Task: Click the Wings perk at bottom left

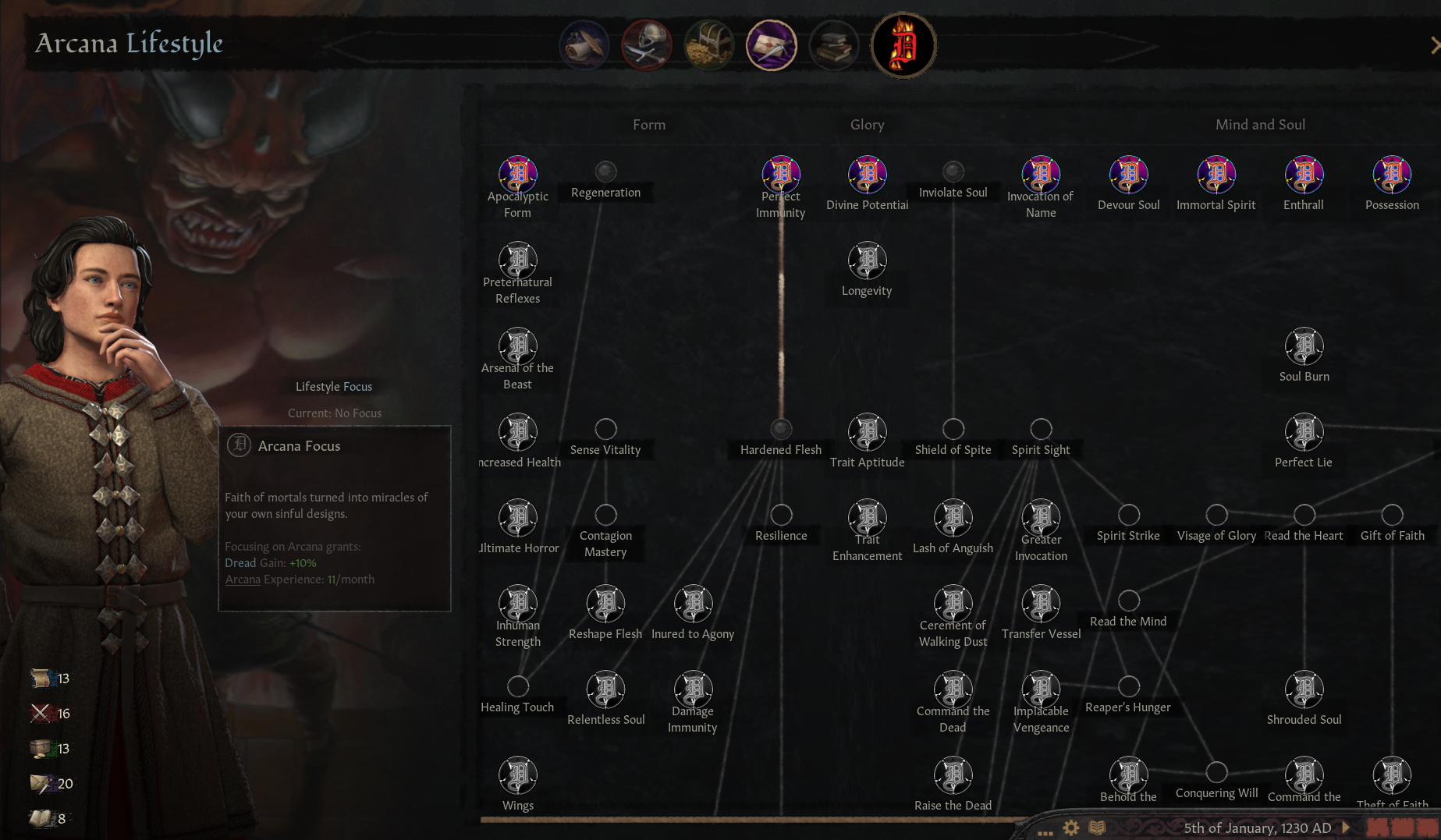Action: 517,774
